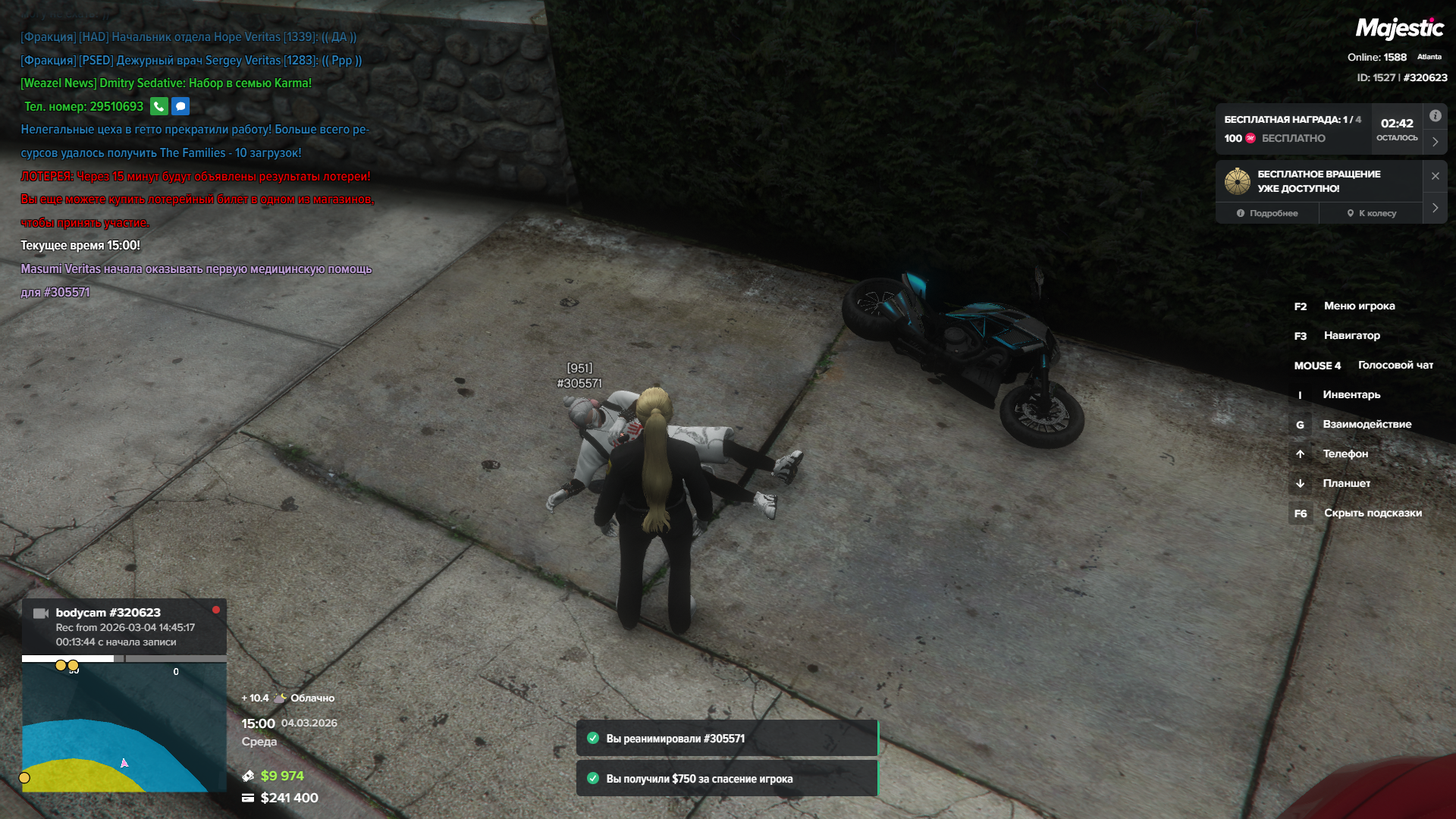
Task: Call the Weazel News phone number
Action: pos(158,106)
